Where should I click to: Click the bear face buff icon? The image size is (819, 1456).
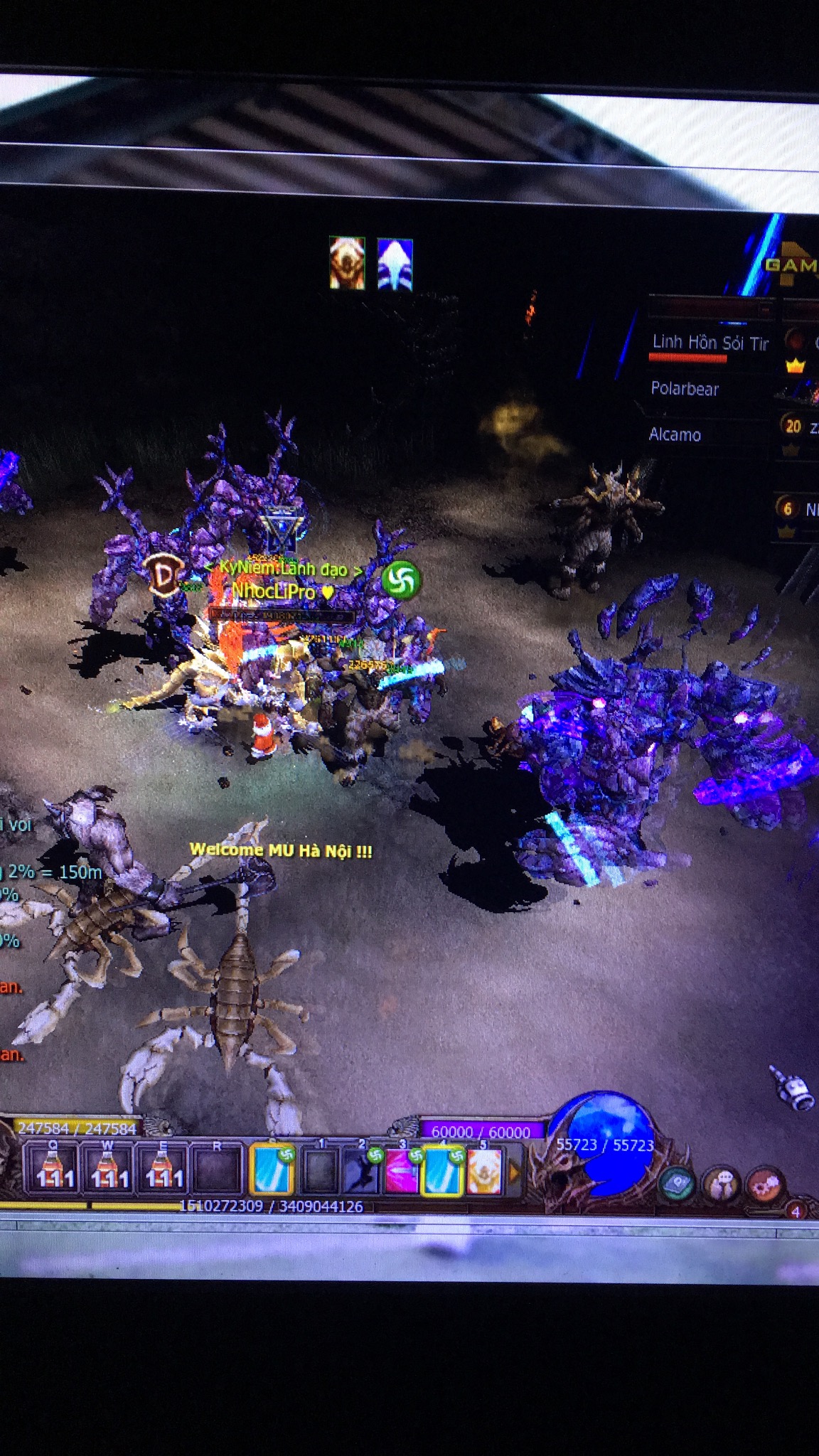click(x=347, y=263)
